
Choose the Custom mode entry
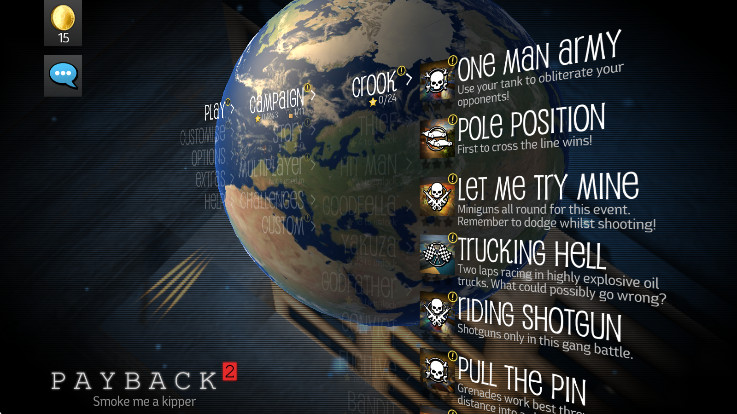(283, 224)
